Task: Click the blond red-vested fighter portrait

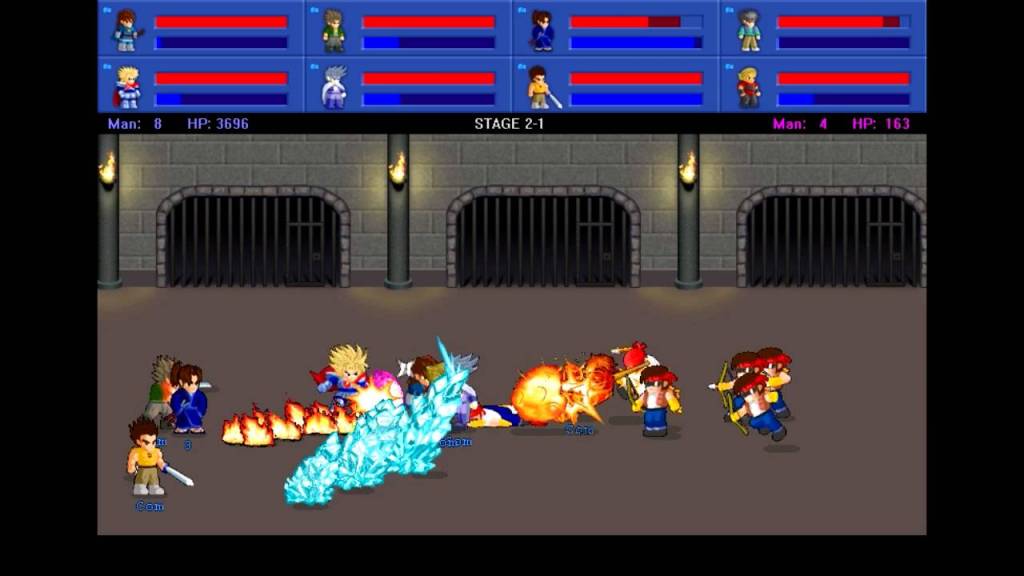Action: pyautogui.click(x=749, y=87)
